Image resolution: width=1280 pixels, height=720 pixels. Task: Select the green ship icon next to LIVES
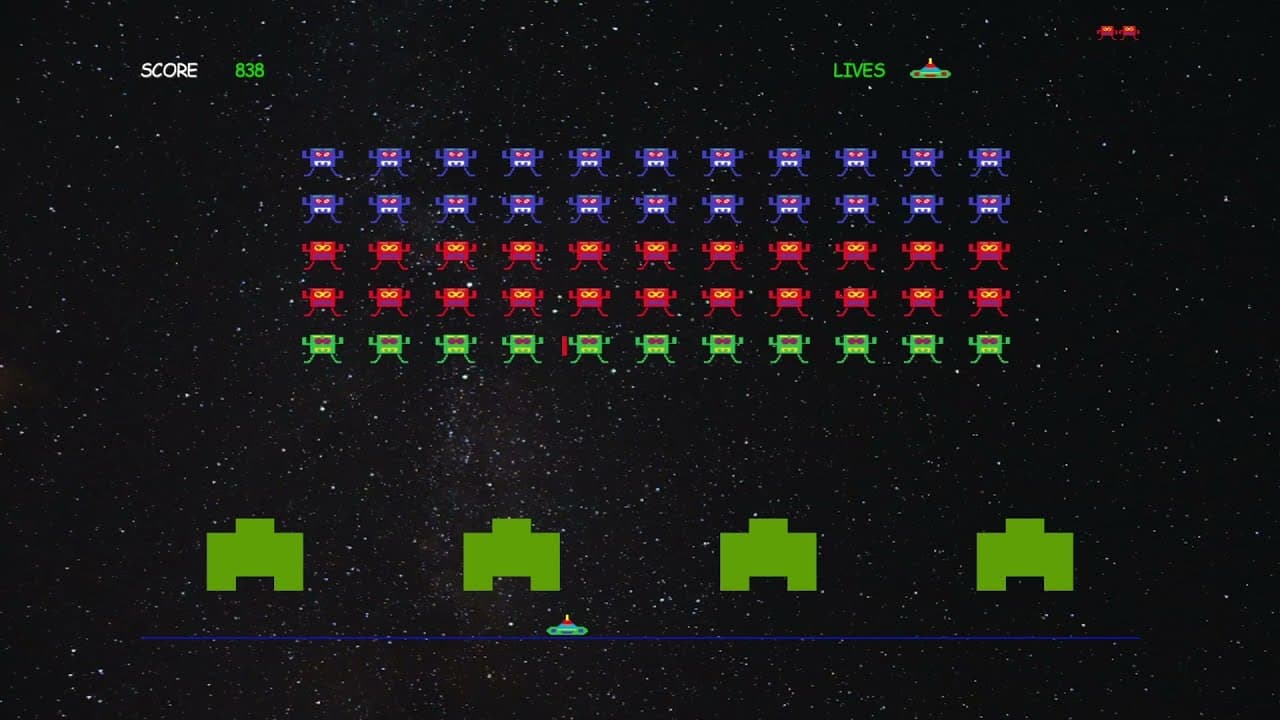pyautogui.click(x=929, y=69)
